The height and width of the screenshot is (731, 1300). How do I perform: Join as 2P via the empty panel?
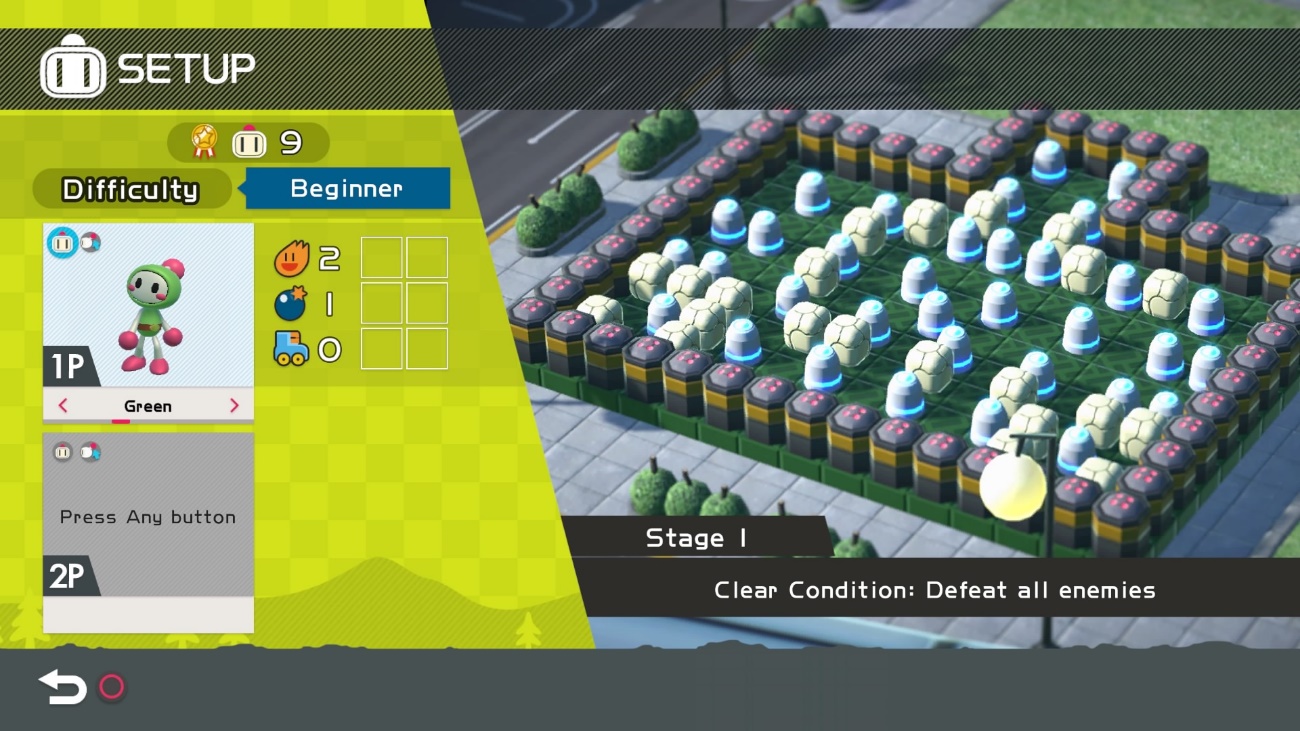pyautogui.click(x=148, y=517)
